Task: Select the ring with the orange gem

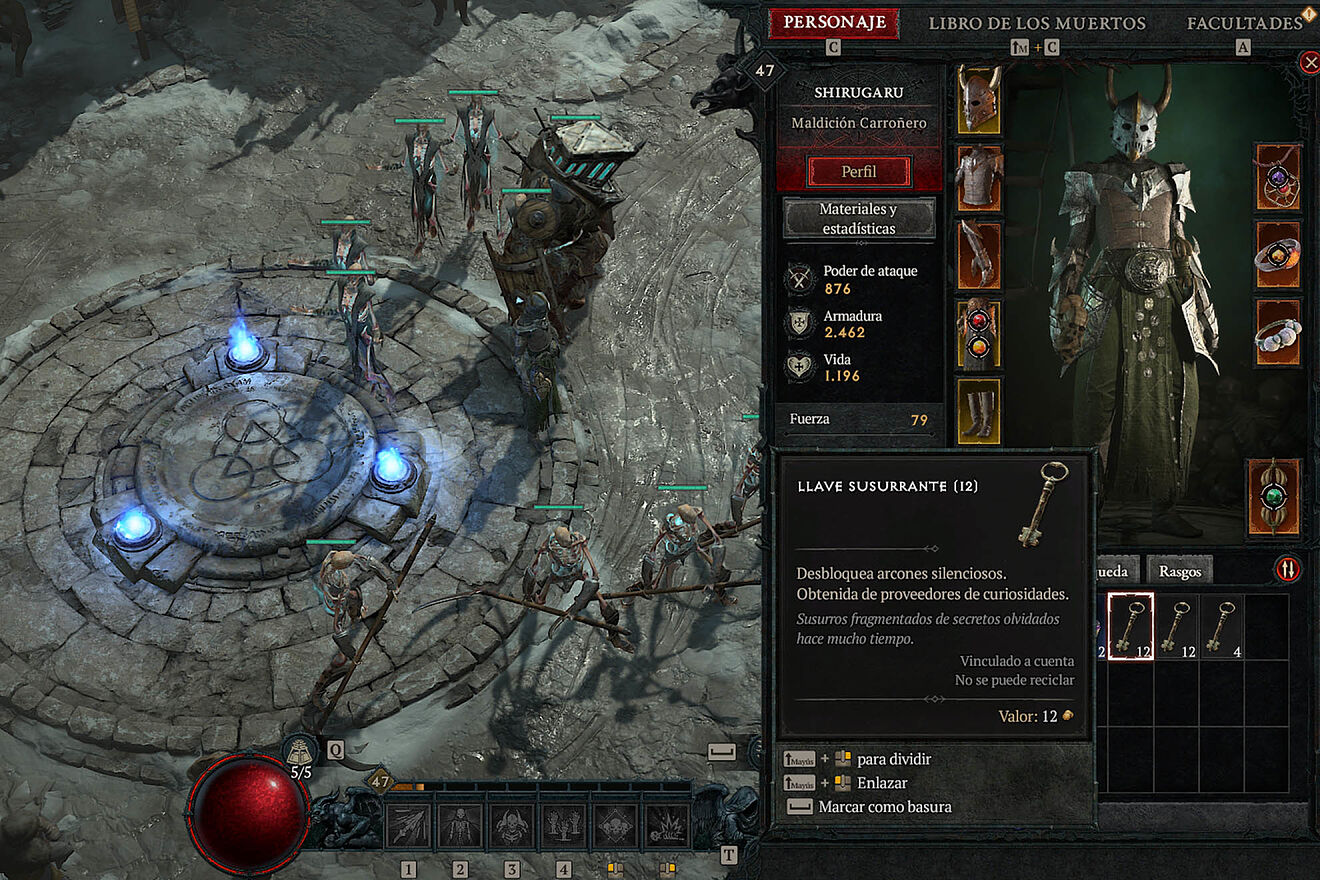Action: tap(1278, 255)
